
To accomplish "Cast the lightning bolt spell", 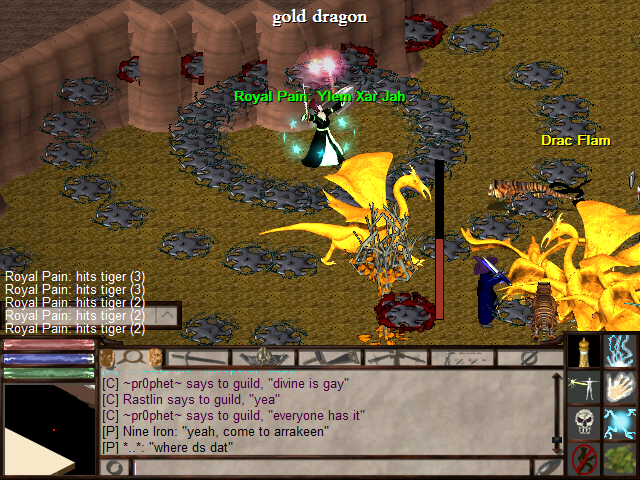I will (x=622, y=350).
